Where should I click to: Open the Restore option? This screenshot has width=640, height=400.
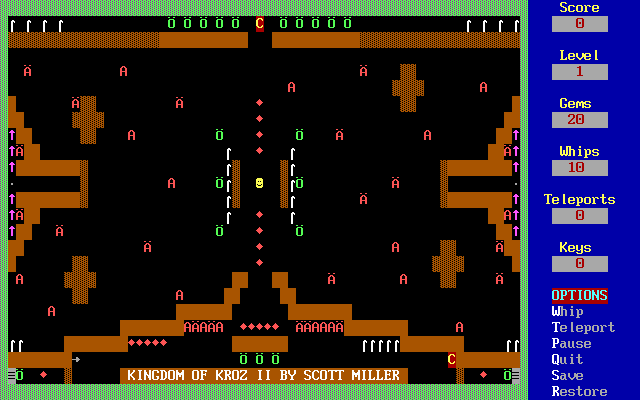point(579,391)
